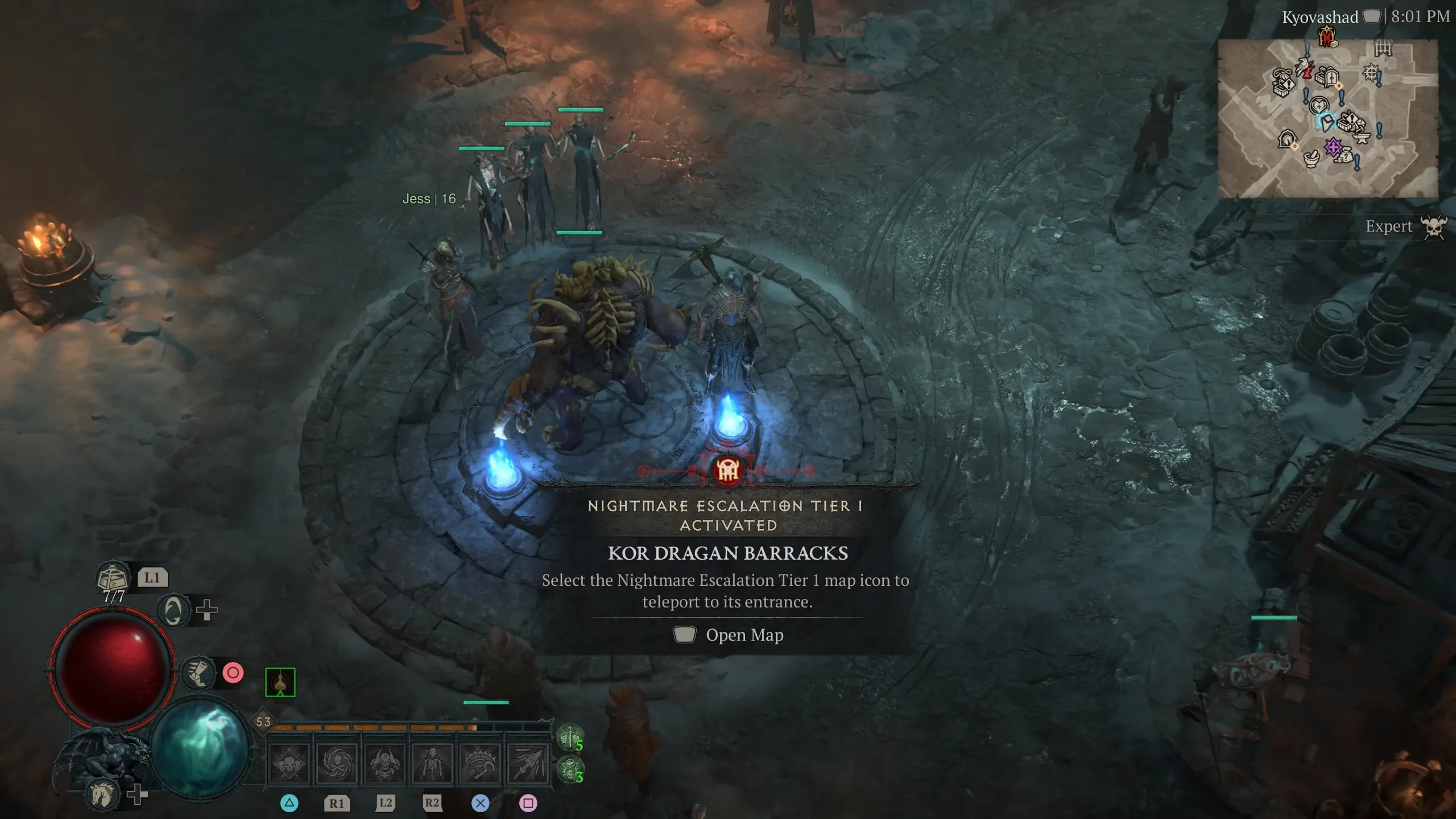This screenshot has width=1456, height=819.
Task: Click the mount horse head icon
Action: 103,794
